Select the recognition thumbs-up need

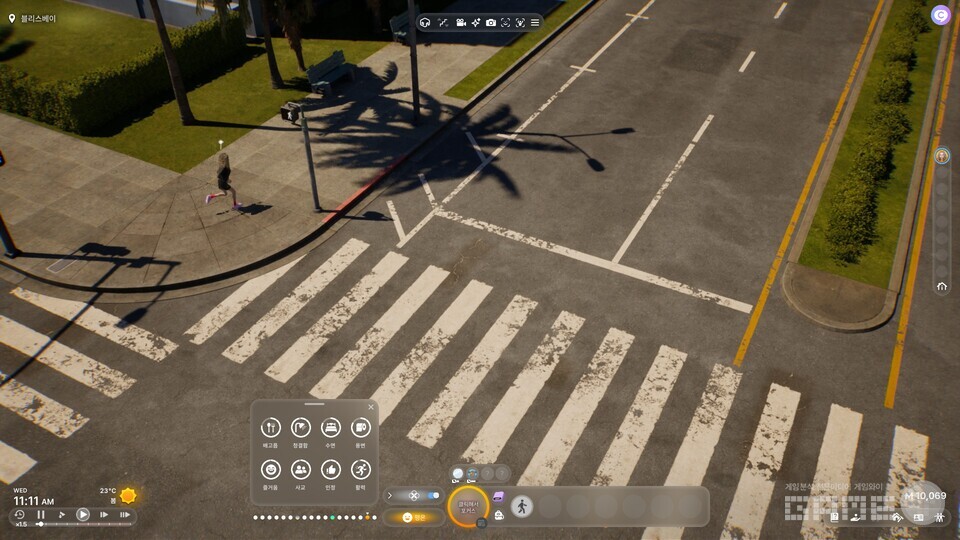[330, 469]
